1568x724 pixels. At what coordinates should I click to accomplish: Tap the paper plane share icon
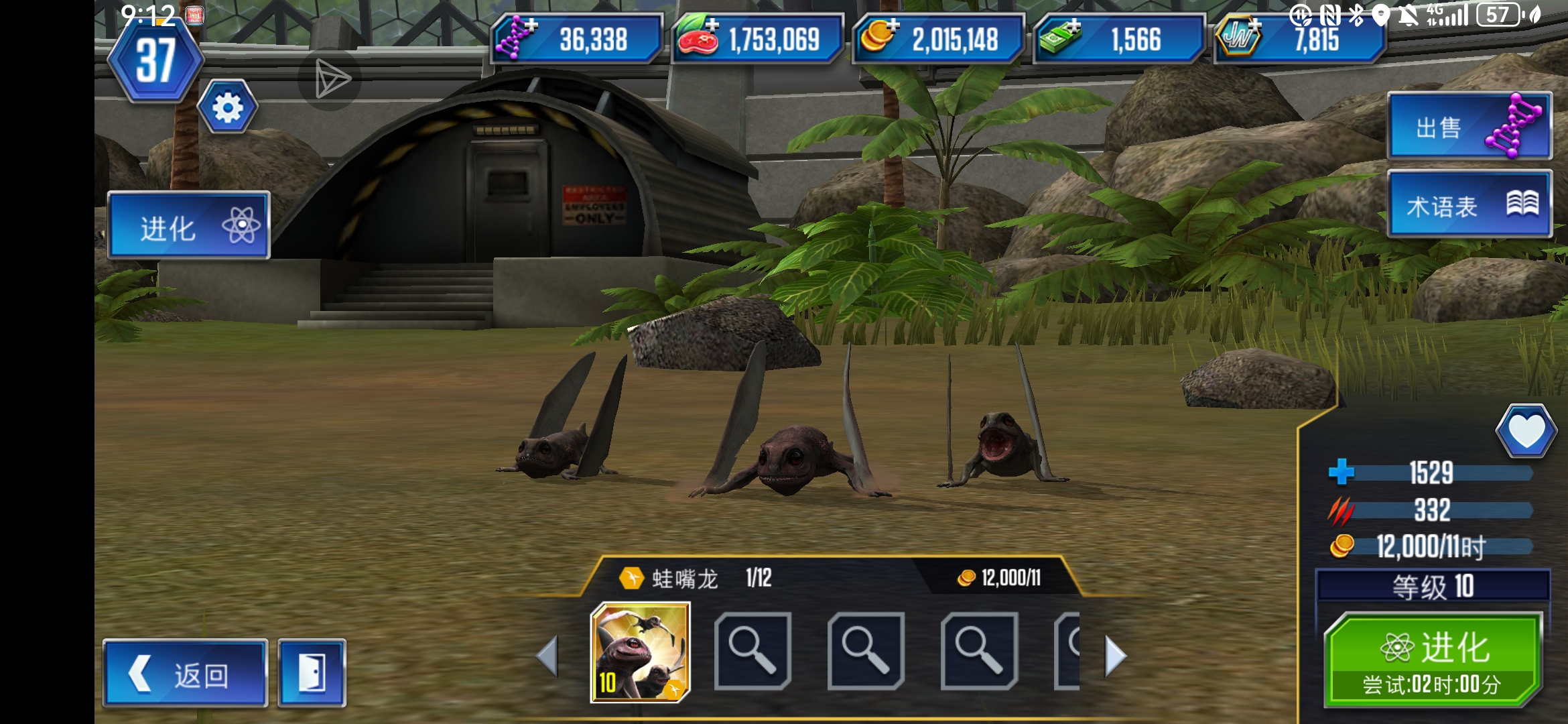coord(331,80)
